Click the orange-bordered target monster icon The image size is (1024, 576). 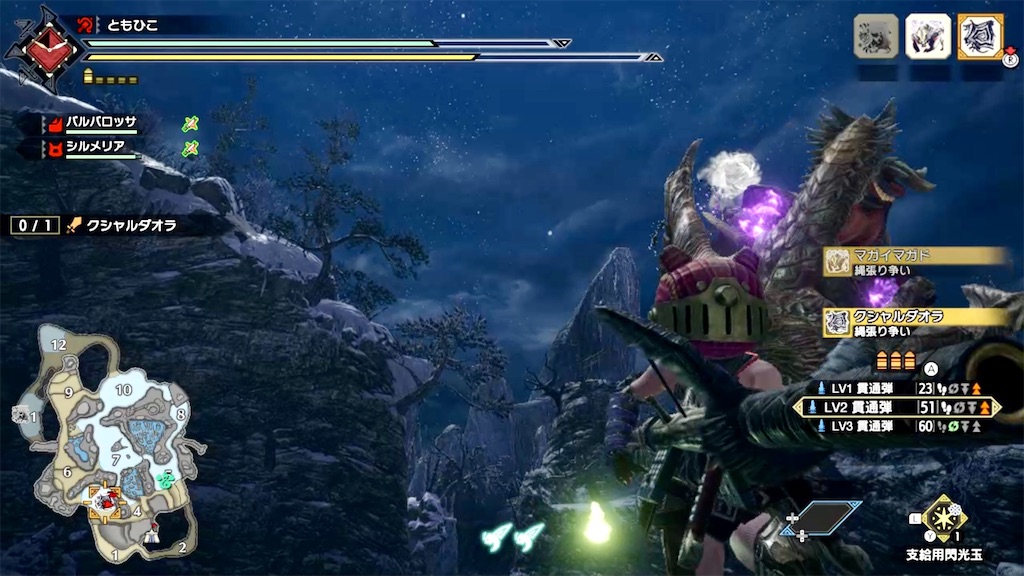point(980,37)
